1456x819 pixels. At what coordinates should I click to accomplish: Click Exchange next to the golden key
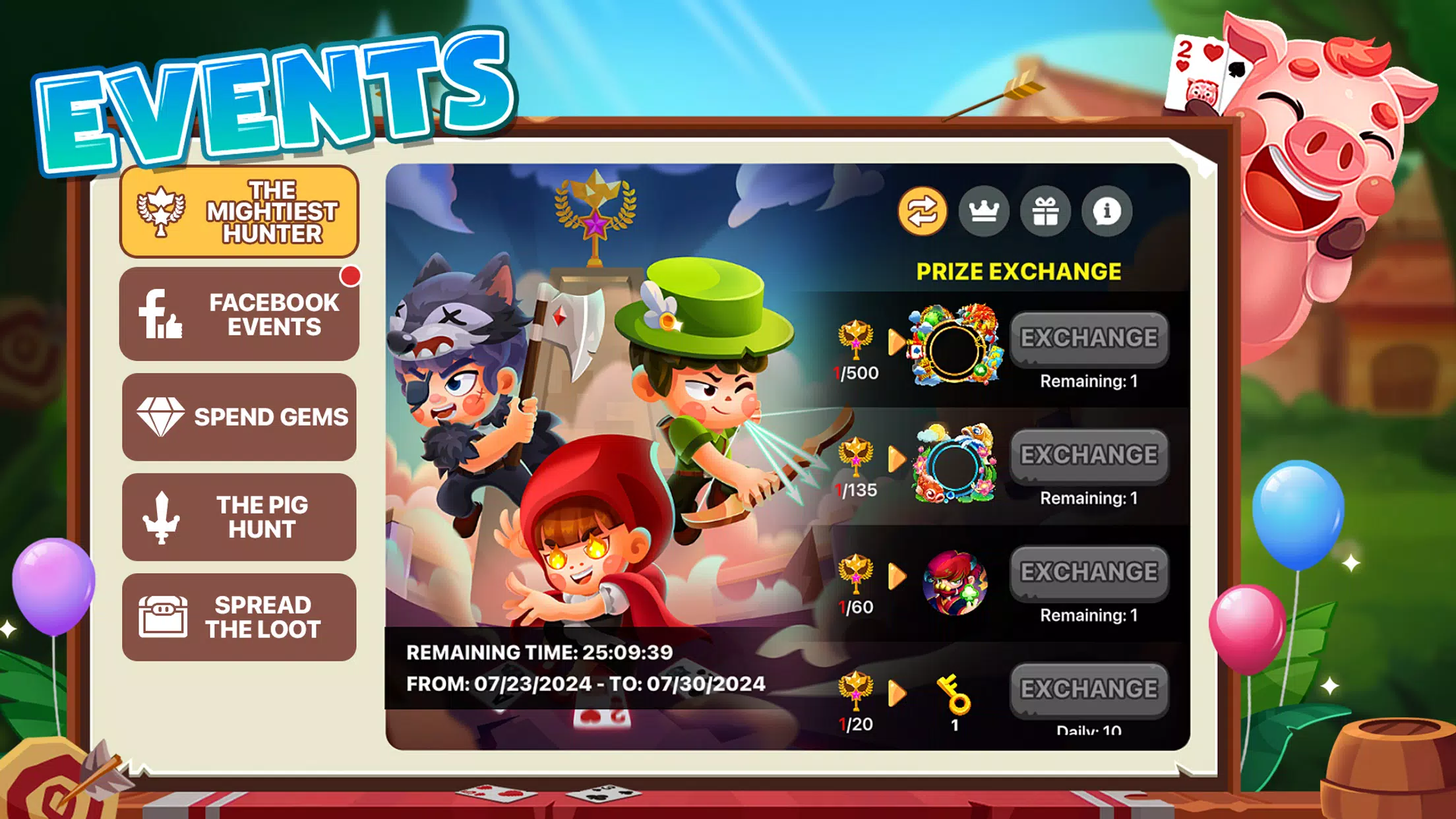click(1089, 689)
